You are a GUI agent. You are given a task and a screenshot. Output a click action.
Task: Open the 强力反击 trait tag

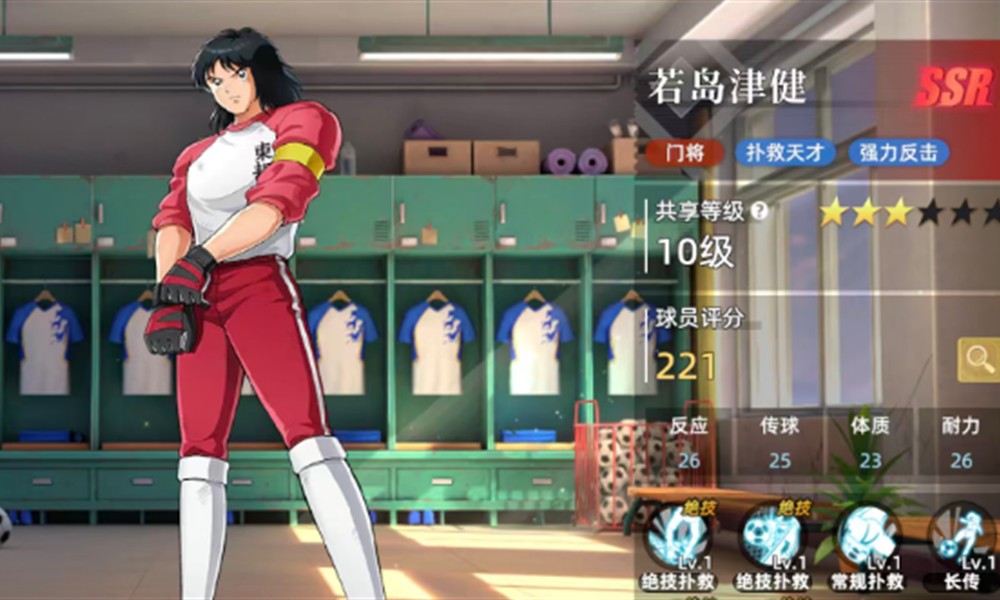tap(898, 153)
